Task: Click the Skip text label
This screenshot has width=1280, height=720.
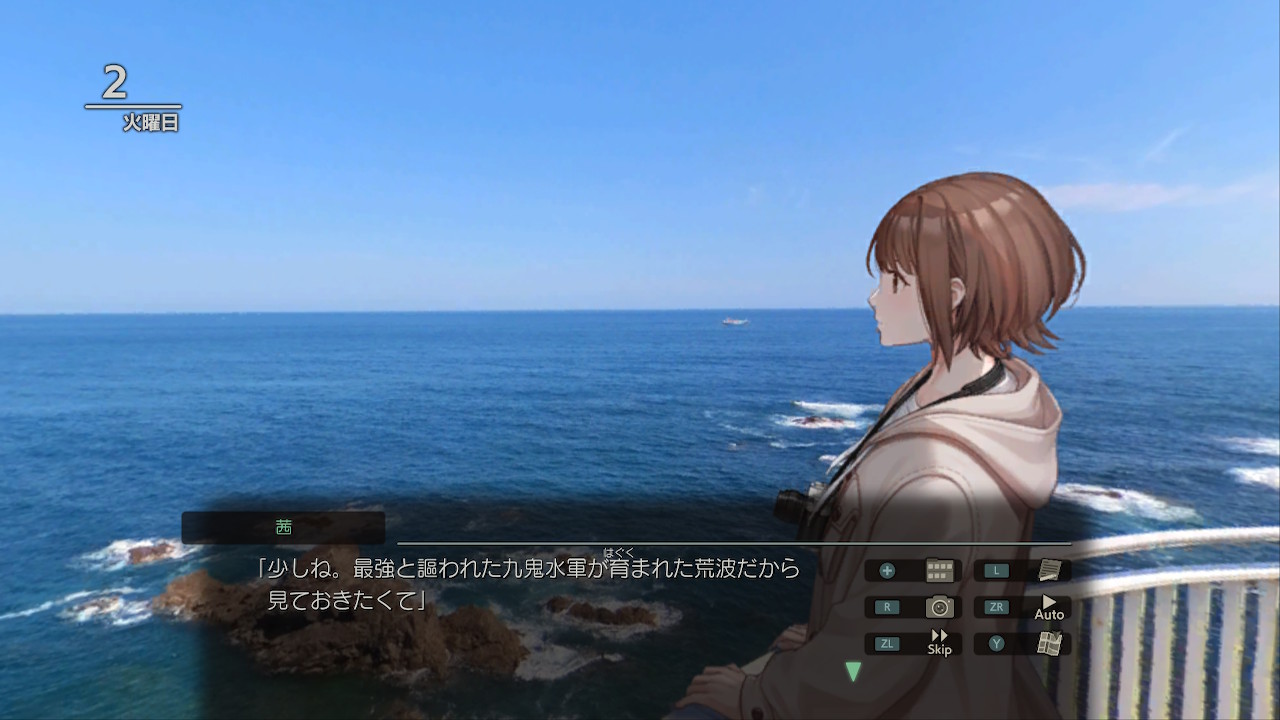Action: [938, 650]
